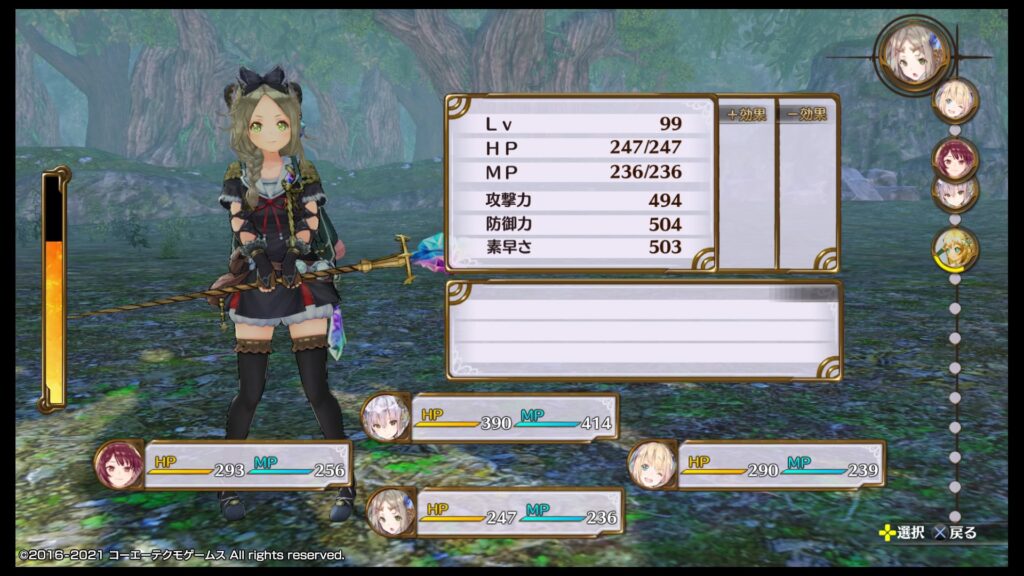This screenshot has height=576, width=1024.
Task: Choose the winking blonde girl's party status panel
Action: [x=759, y=466]
